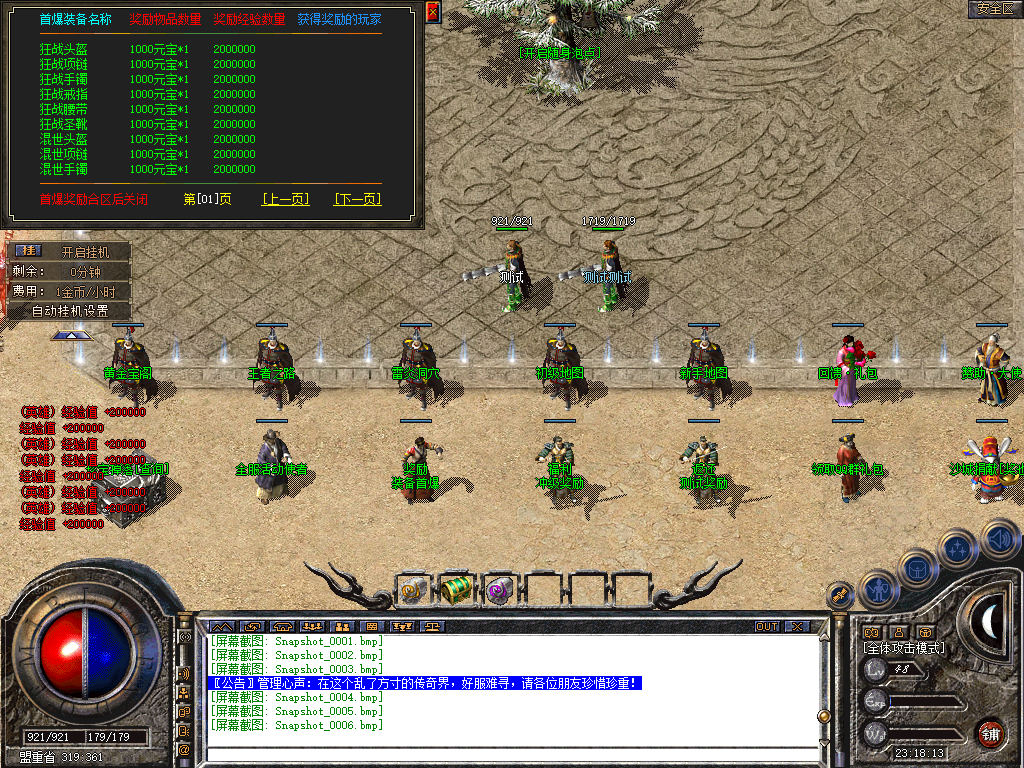Go to previous page [上一页]
Screen dimensions: 1024x768
click(x=285, y=199)
